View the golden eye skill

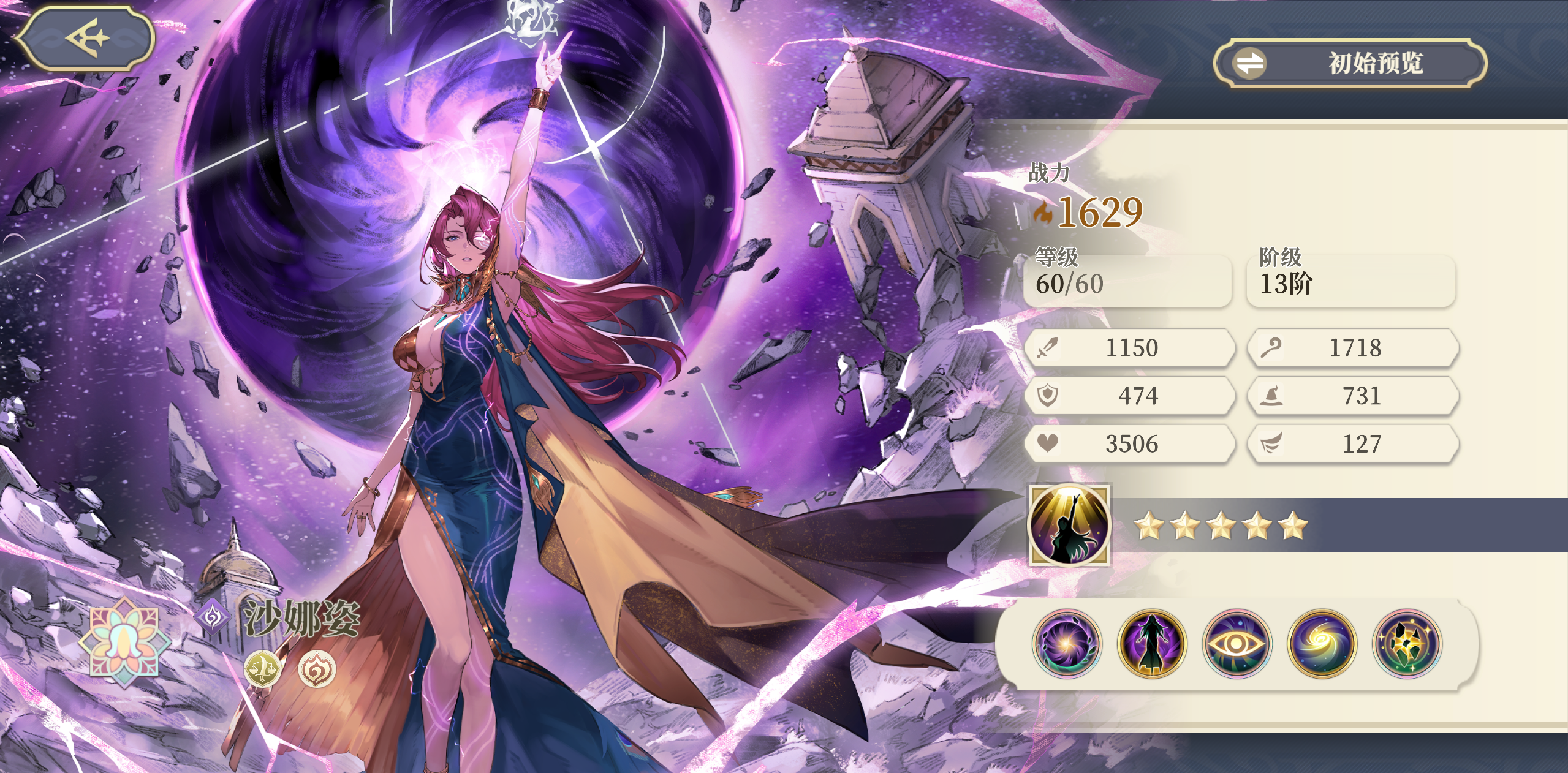tap(1237, 644)
